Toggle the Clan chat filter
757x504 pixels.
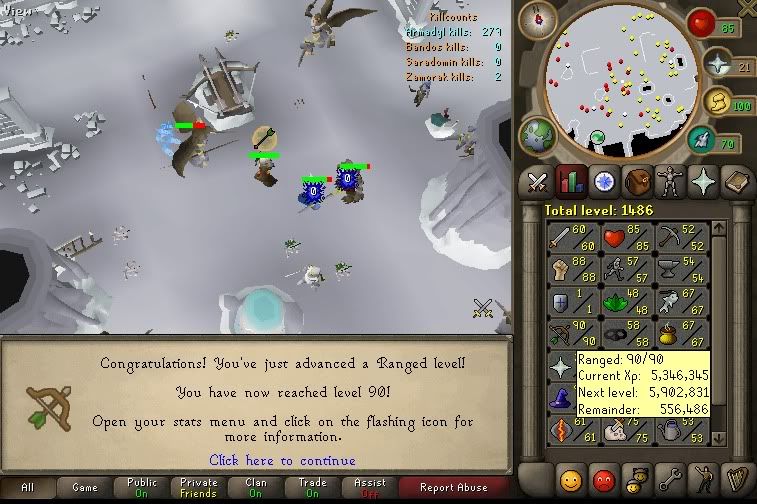pos(255,488)
